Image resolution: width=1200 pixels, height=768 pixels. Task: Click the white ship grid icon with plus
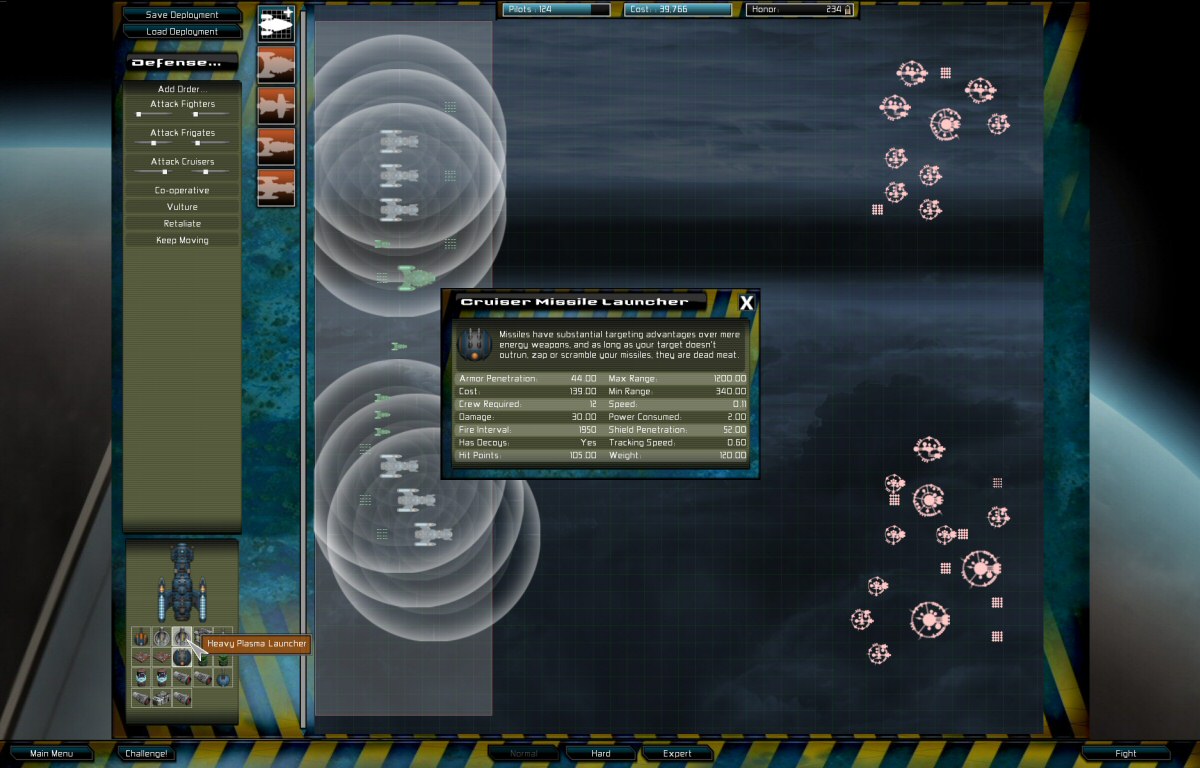(276, 24)
